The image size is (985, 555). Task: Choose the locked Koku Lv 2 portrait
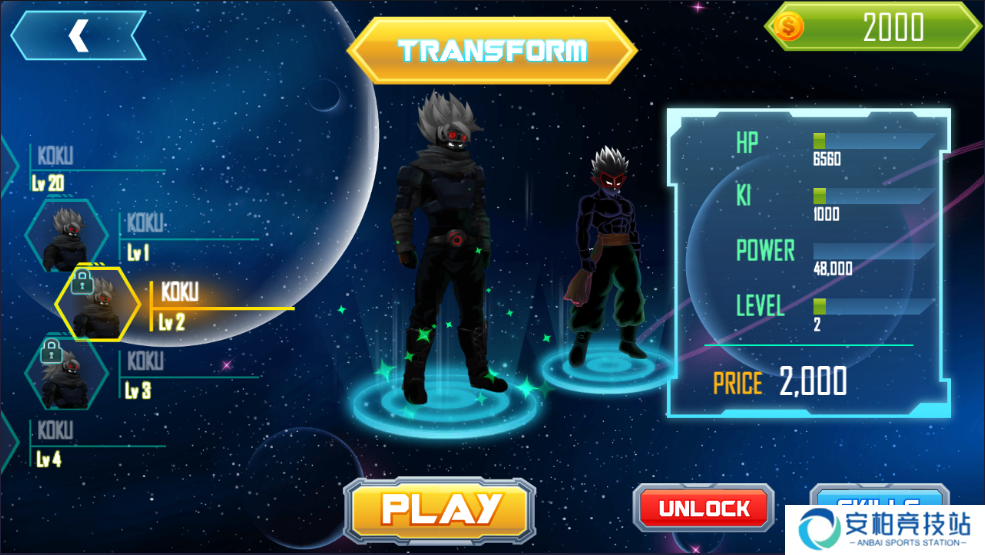coord(97,305)
